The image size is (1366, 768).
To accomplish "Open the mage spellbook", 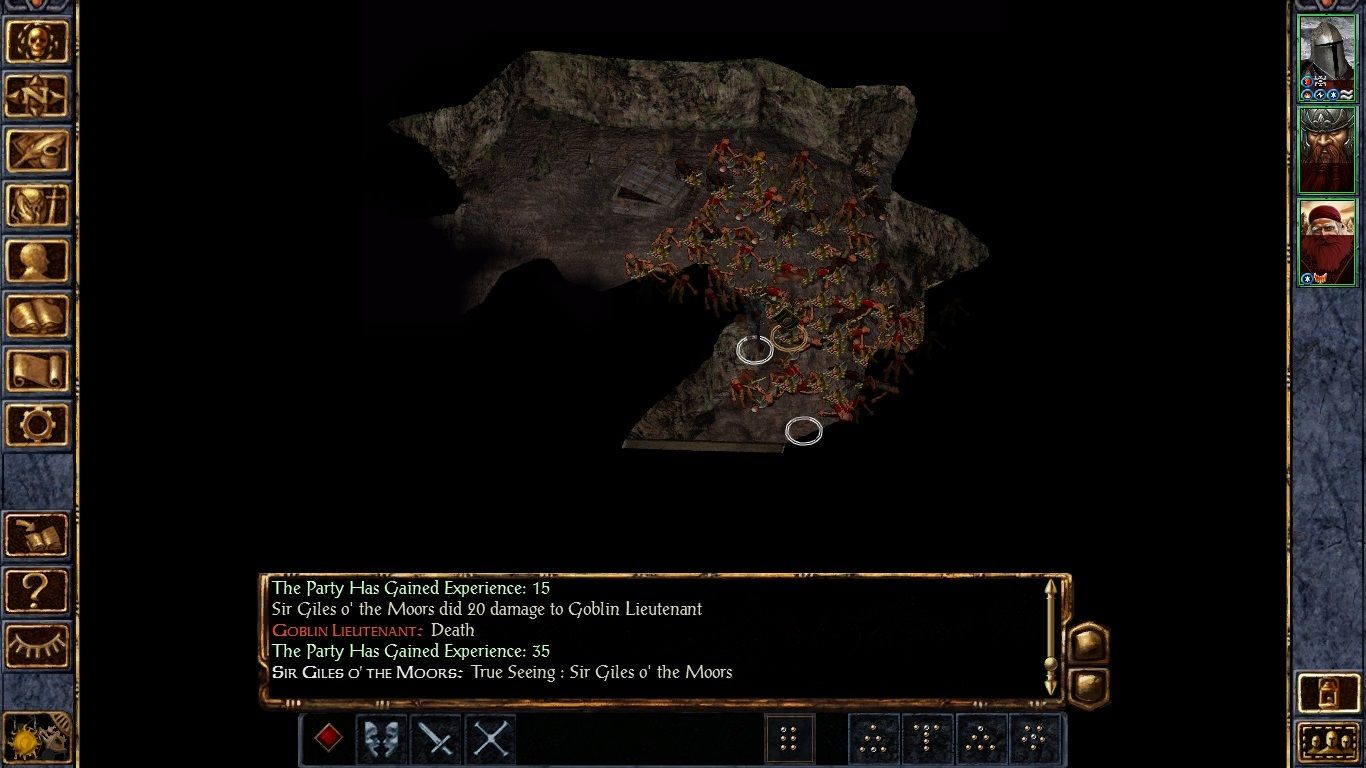I will [x=38, y=313].
